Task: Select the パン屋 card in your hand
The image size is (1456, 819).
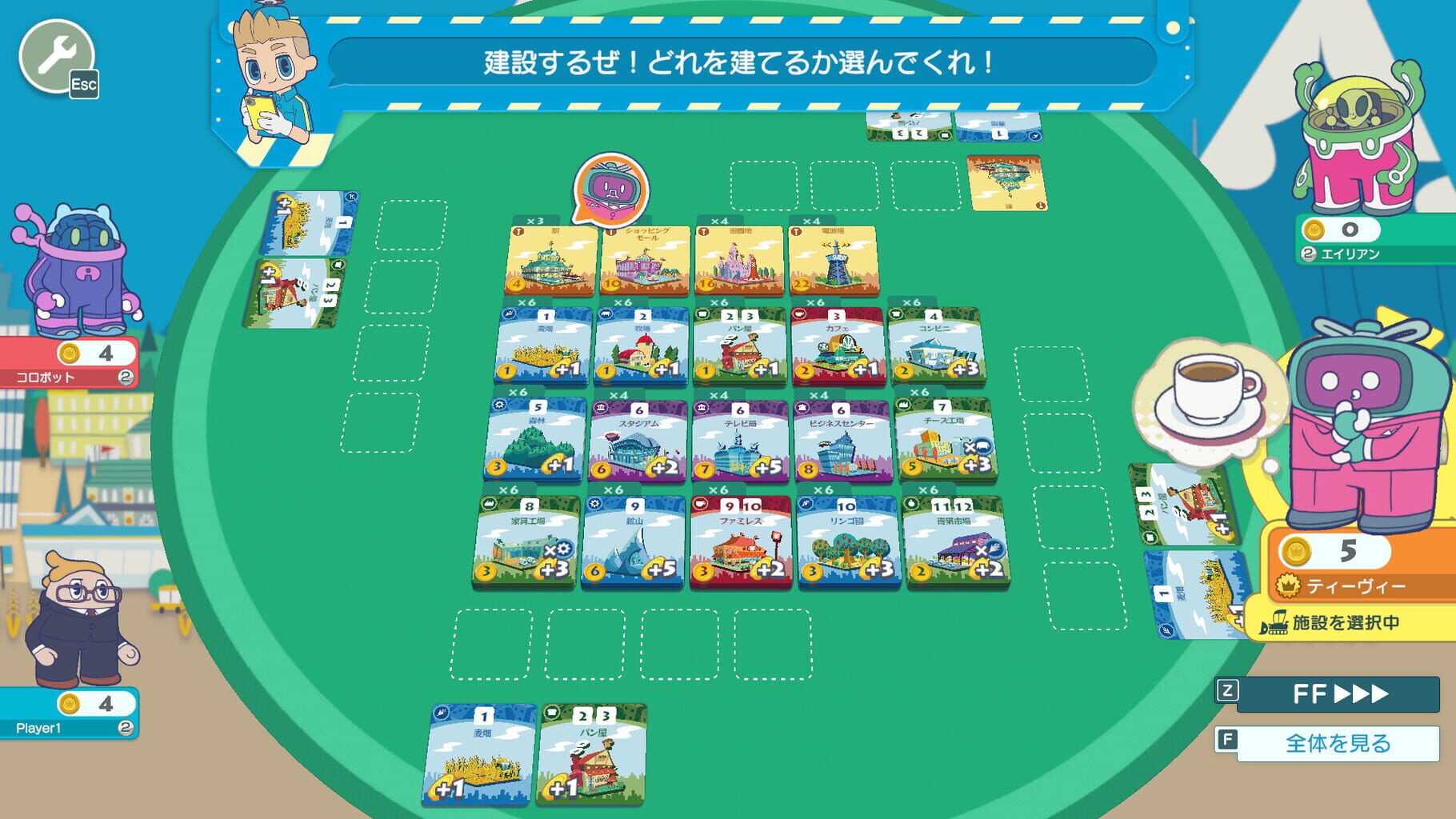Action: point(588,756)
